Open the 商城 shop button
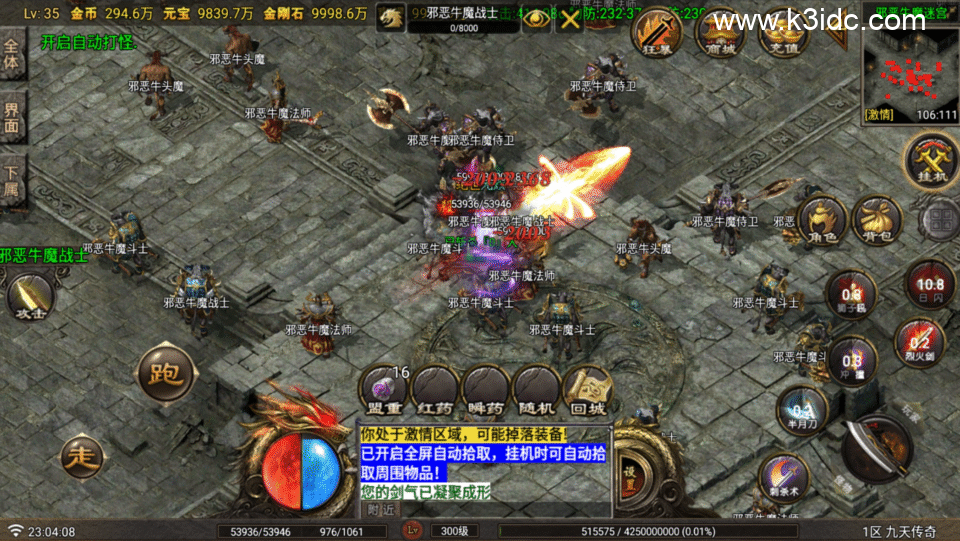The image size is (960, 541). tap(720, 33)
